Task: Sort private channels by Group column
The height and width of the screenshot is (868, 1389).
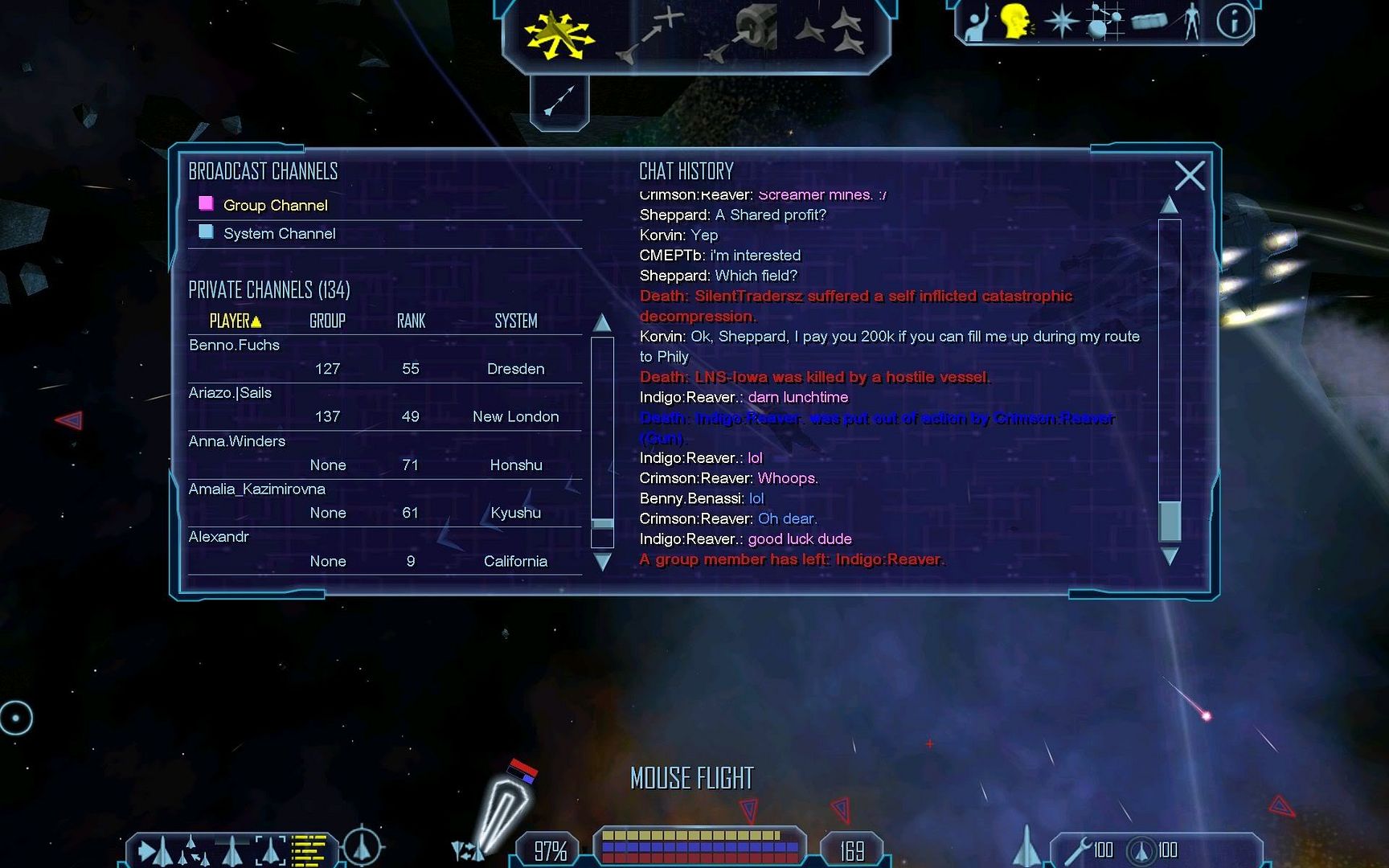Action: (327, 321)
